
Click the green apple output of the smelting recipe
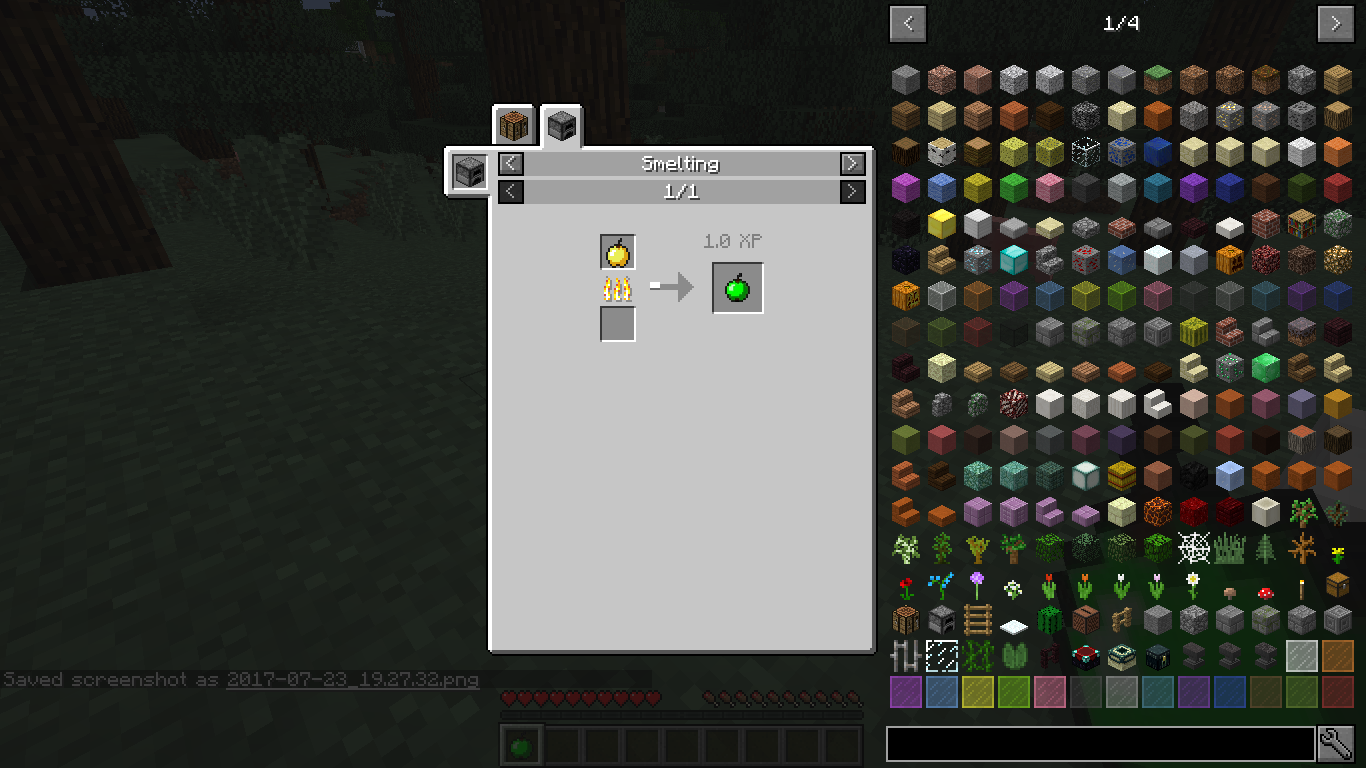click(737, 287)
